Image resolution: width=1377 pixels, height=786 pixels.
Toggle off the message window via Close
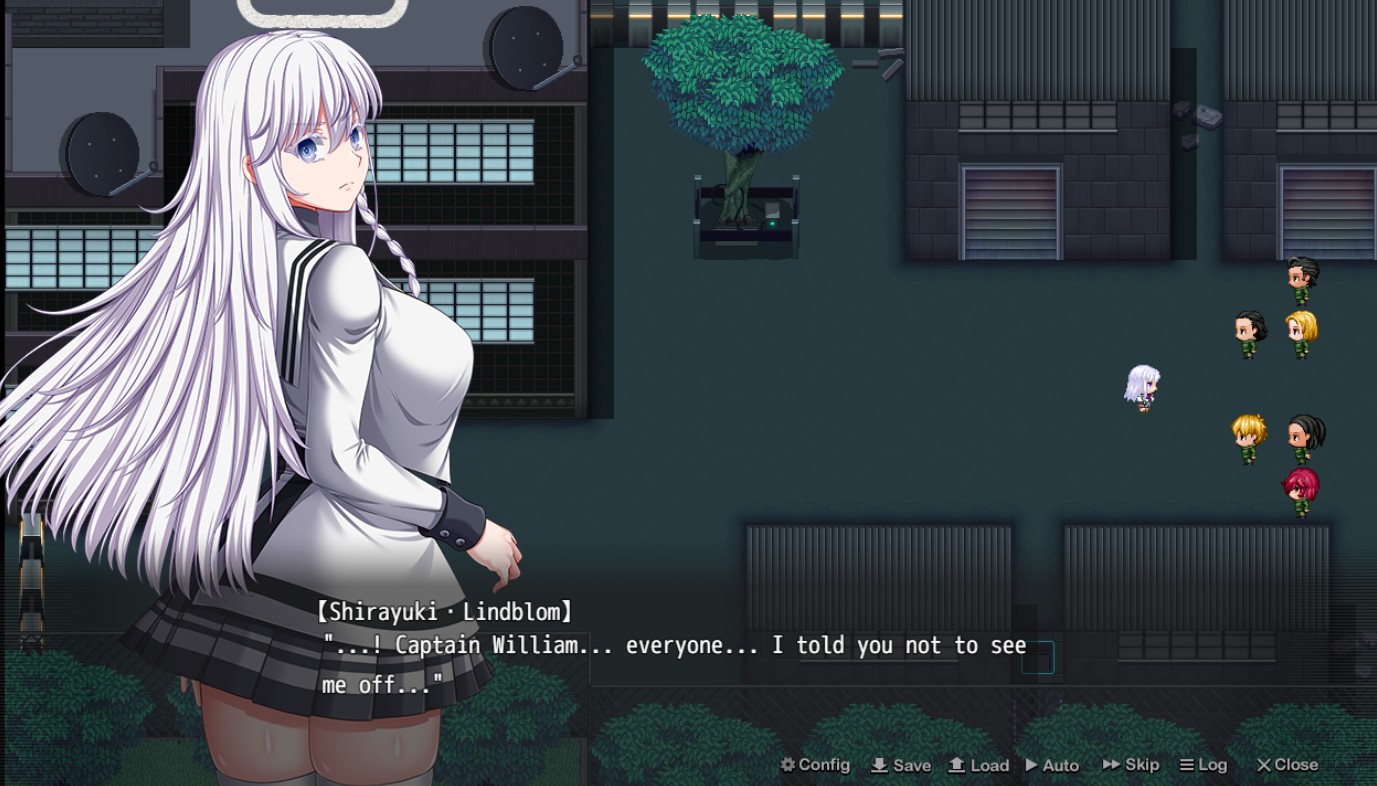[x=1287, y=765]
